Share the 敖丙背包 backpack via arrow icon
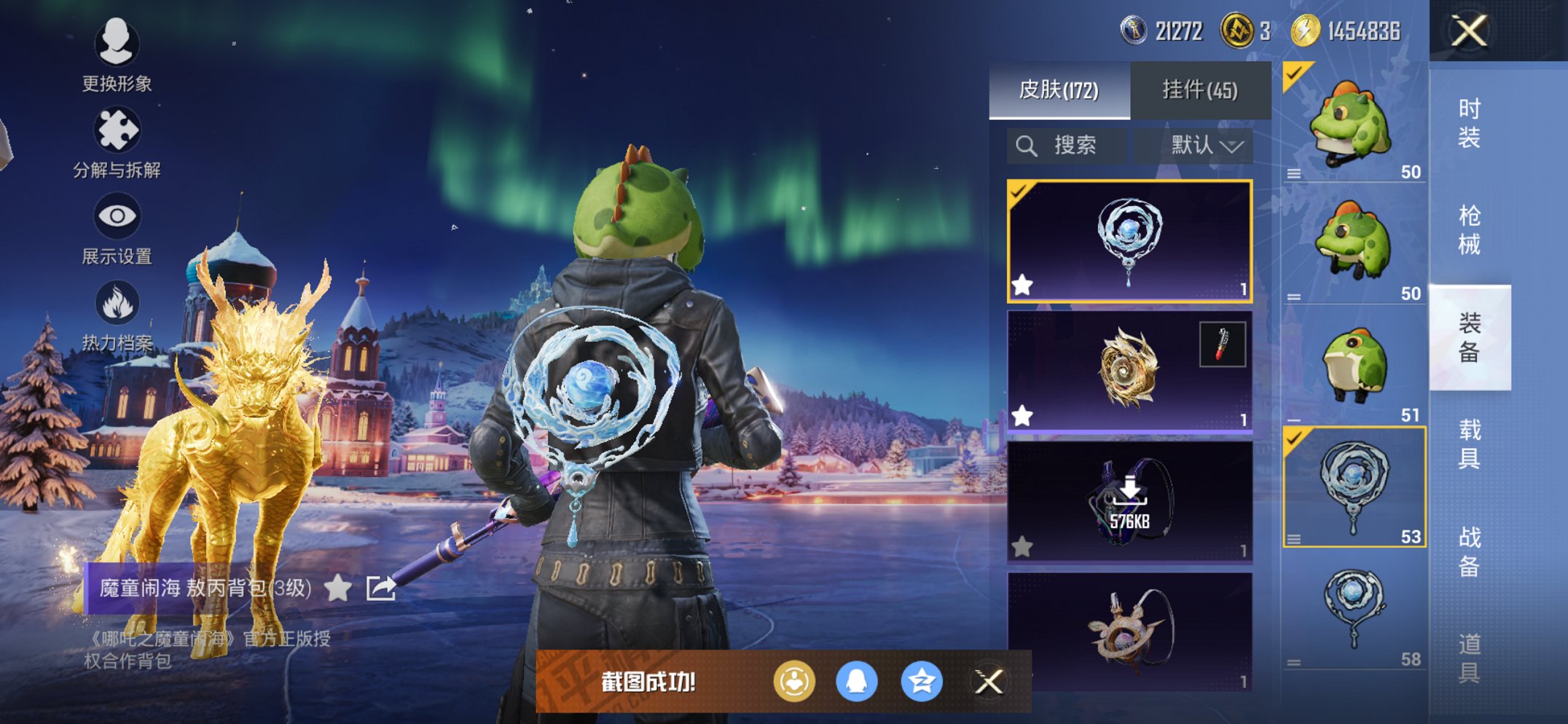Image resolution: width=1568 pixels, height=724 pixels. click(380, 588)
